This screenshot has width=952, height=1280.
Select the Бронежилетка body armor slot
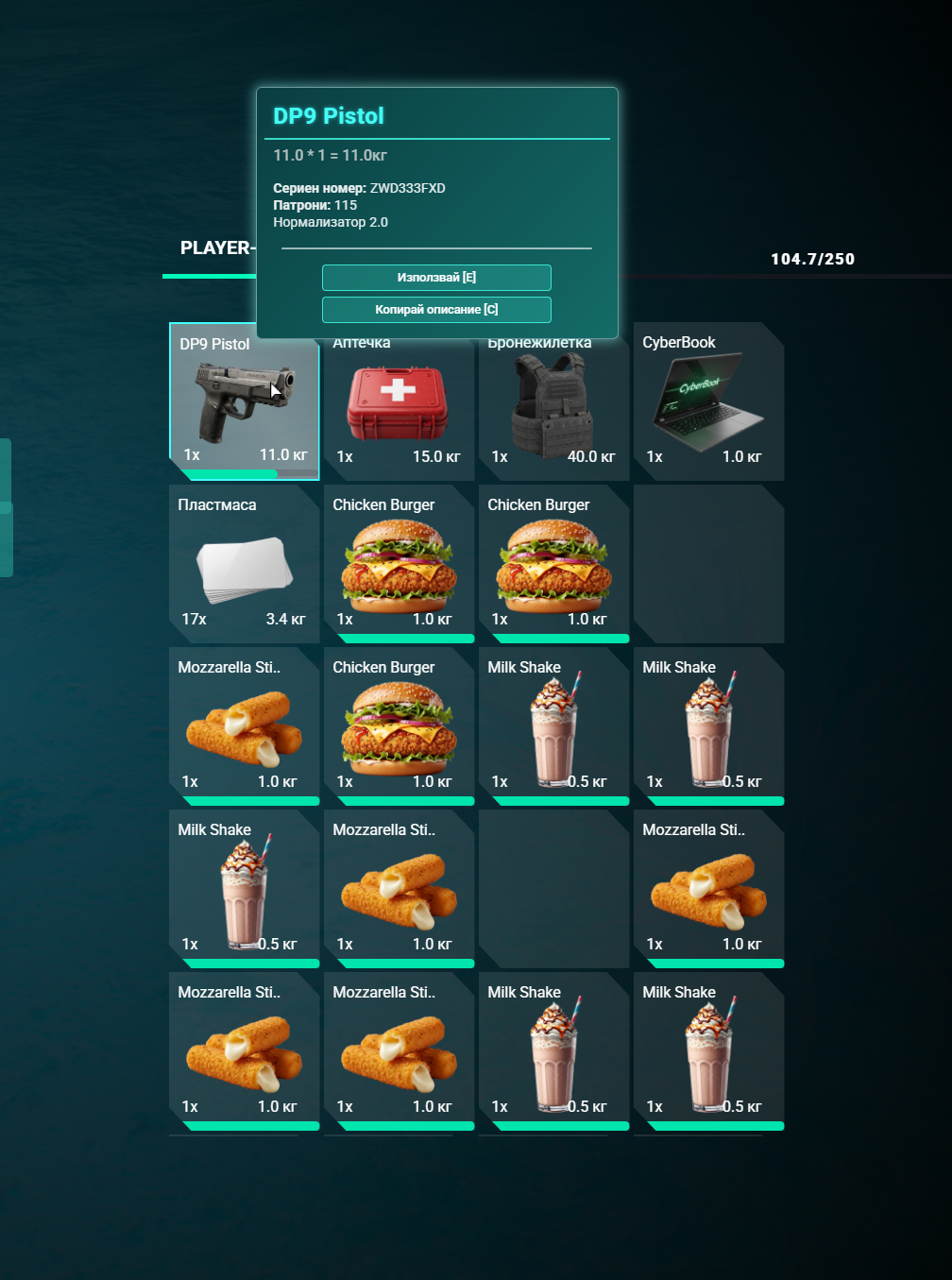(553, 406)
